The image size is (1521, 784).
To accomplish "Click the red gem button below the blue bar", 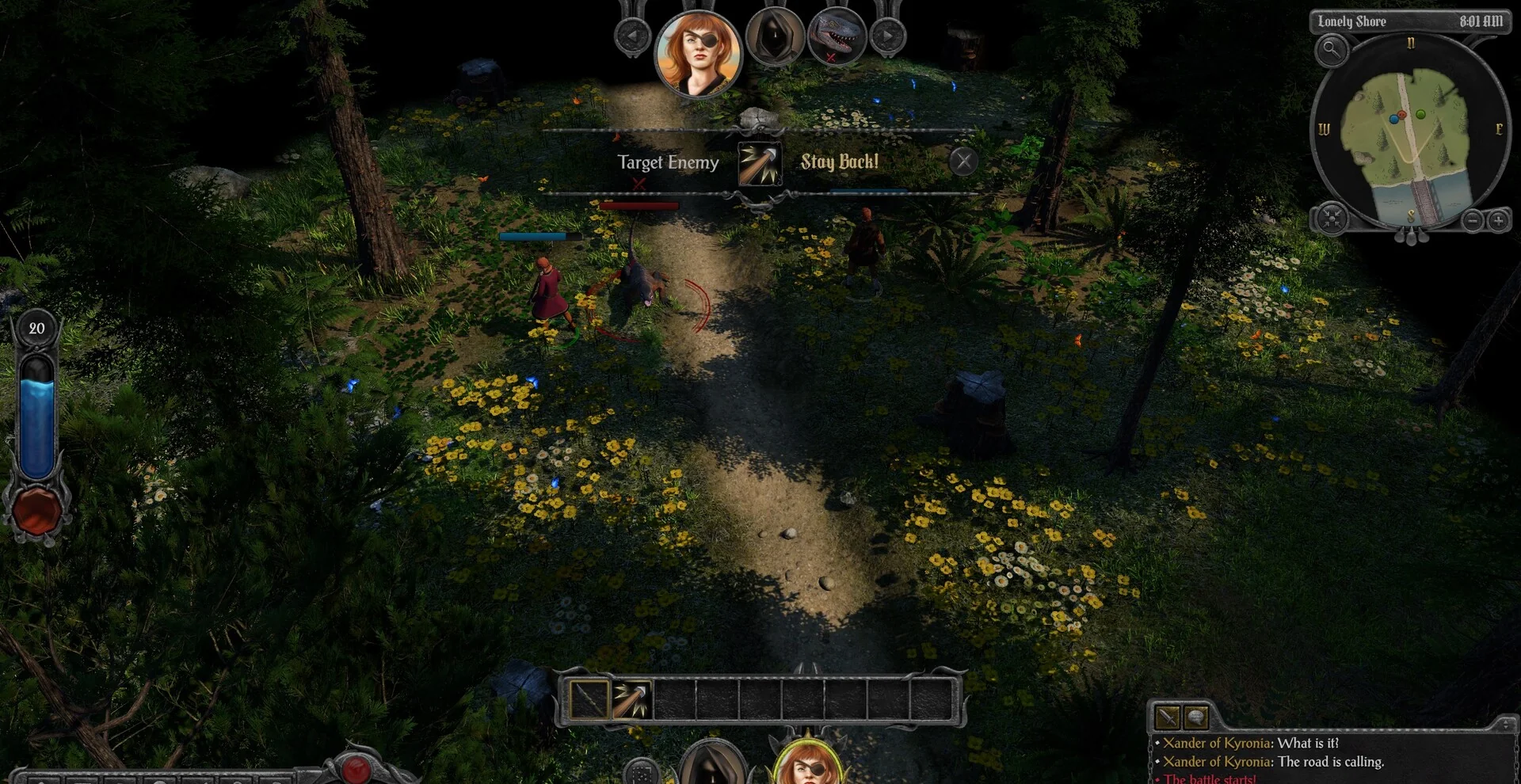I will point(36,512).
